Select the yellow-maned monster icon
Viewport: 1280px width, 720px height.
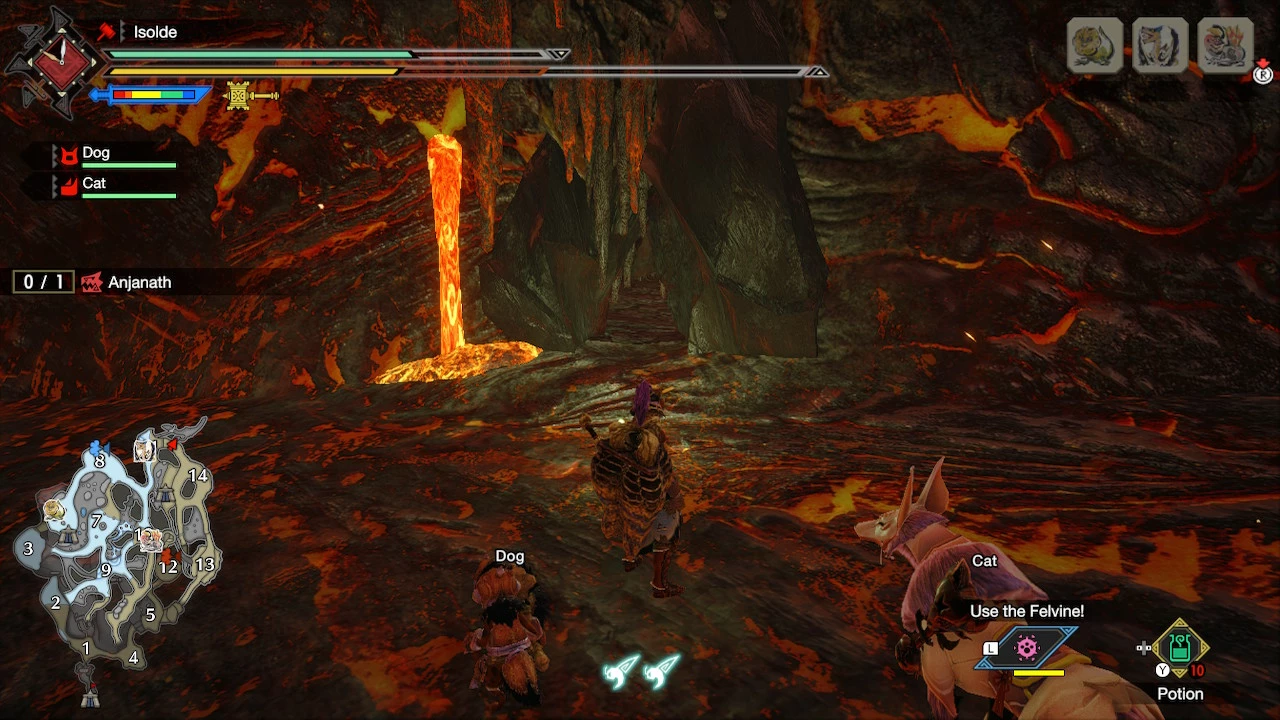(1094, 45)
